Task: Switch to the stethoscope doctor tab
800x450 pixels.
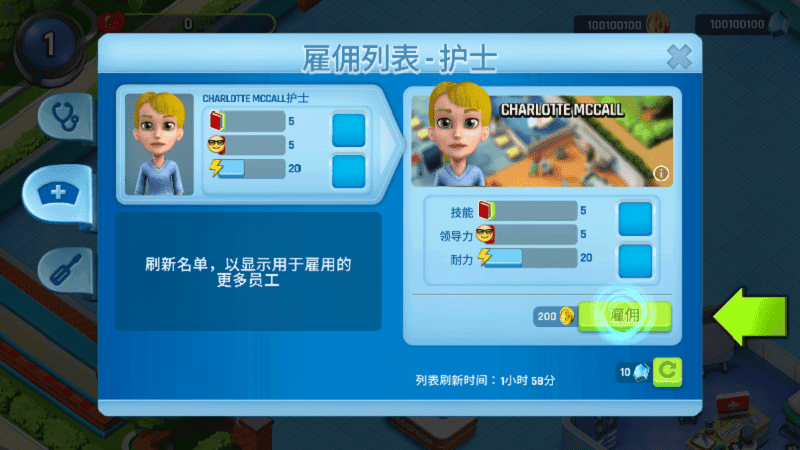Action: [66, 116]
